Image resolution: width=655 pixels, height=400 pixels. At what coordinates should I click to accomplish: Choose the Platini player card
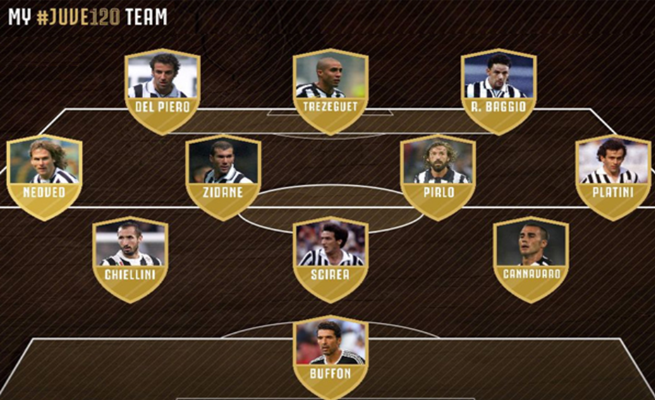point(613,177)
